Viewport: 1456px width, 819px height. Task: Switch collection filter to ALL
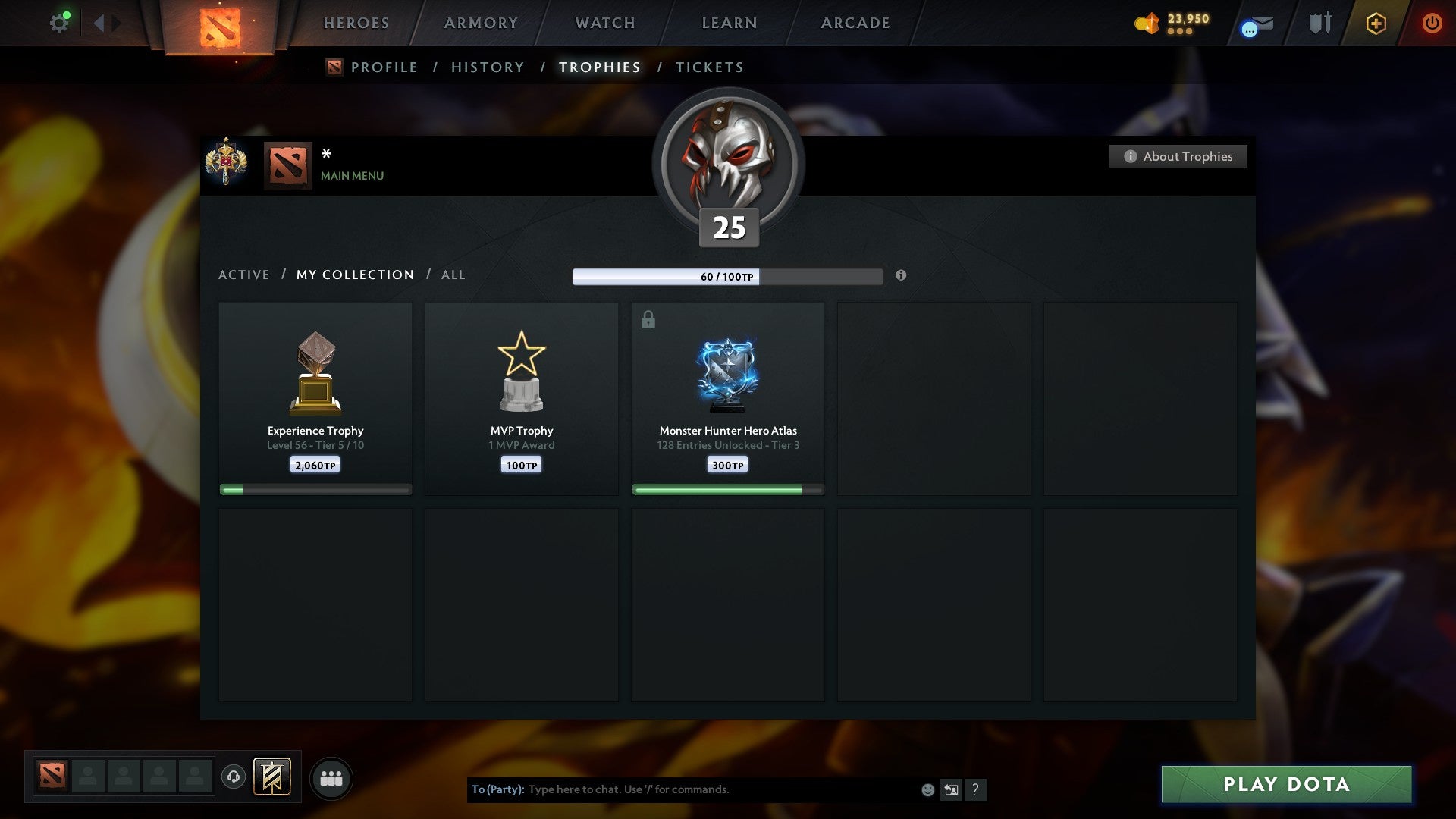(x=453, y=275)
